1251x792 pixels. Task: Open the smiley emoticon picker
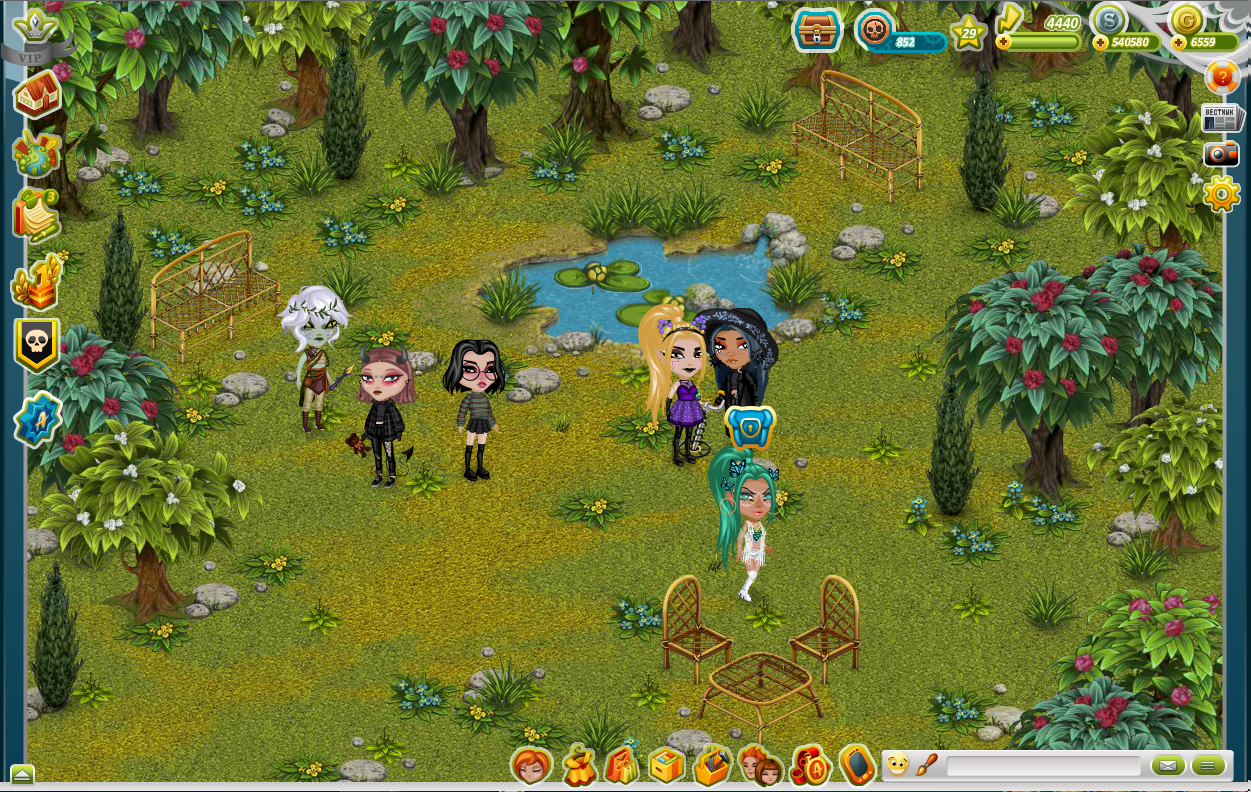(897, 766)
